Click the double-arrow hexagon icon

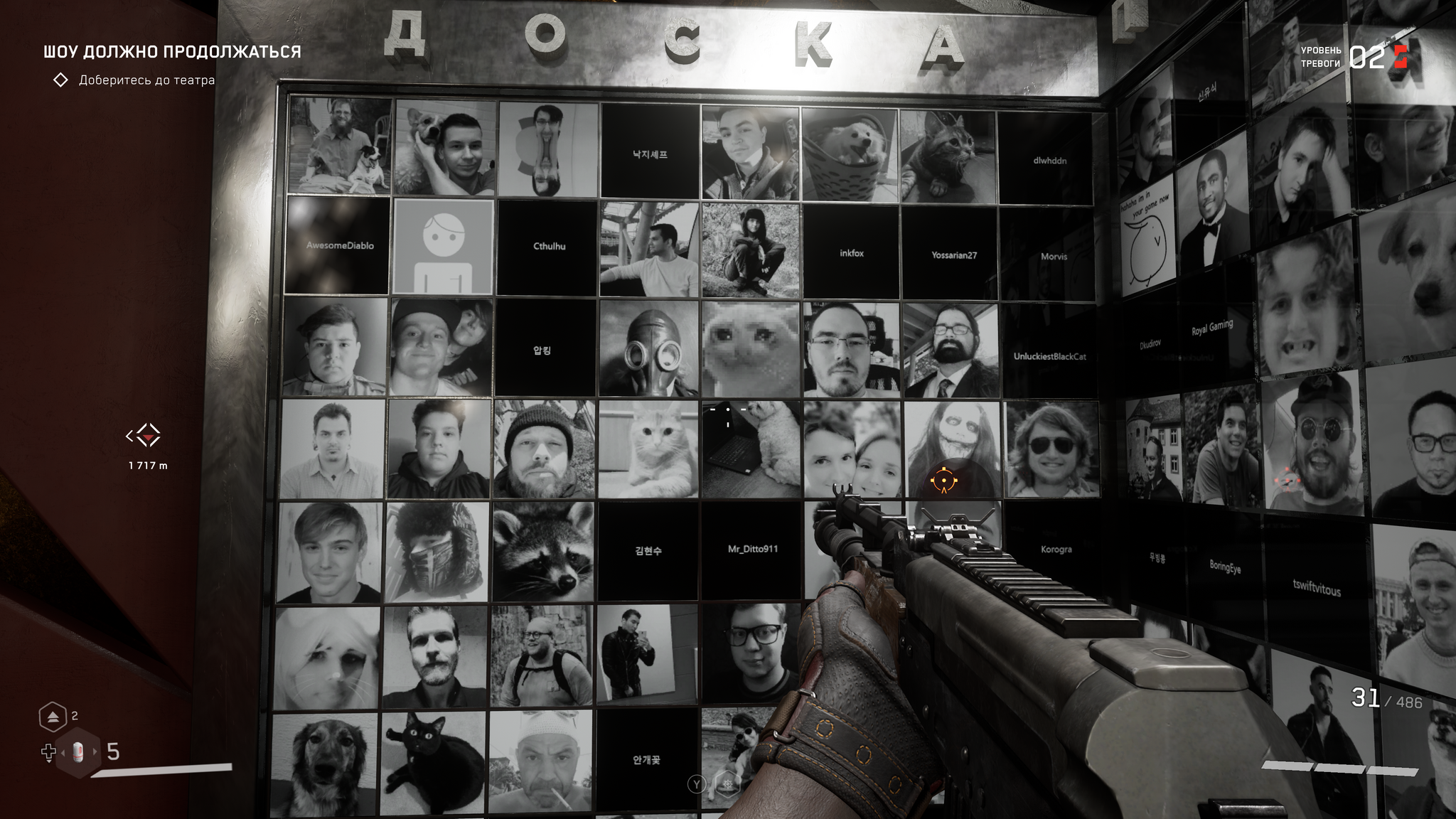53,718
